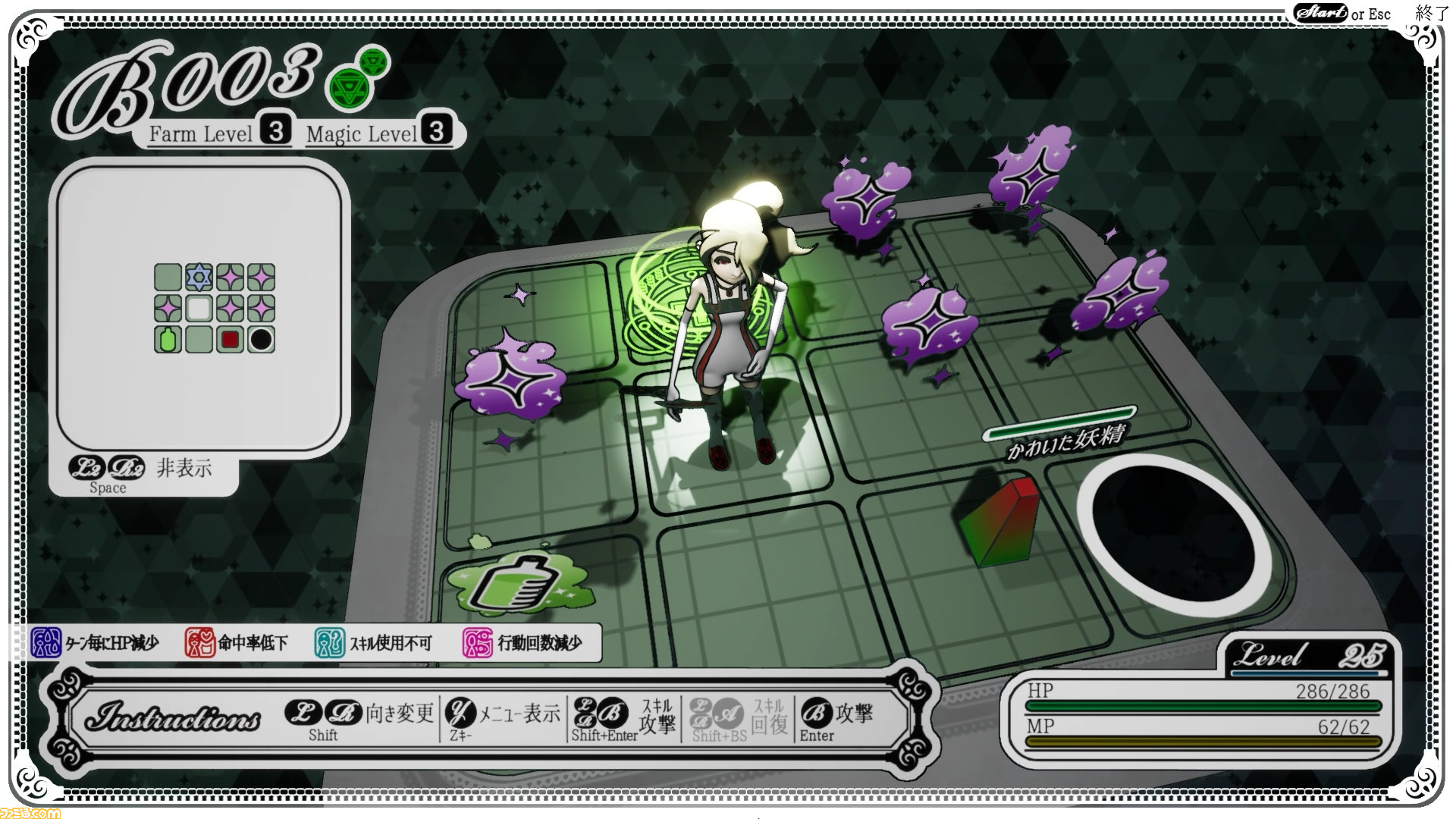Choose メニュー表示 in the Instructions bar
1456x819 pixels.
(x=519, y=713)
